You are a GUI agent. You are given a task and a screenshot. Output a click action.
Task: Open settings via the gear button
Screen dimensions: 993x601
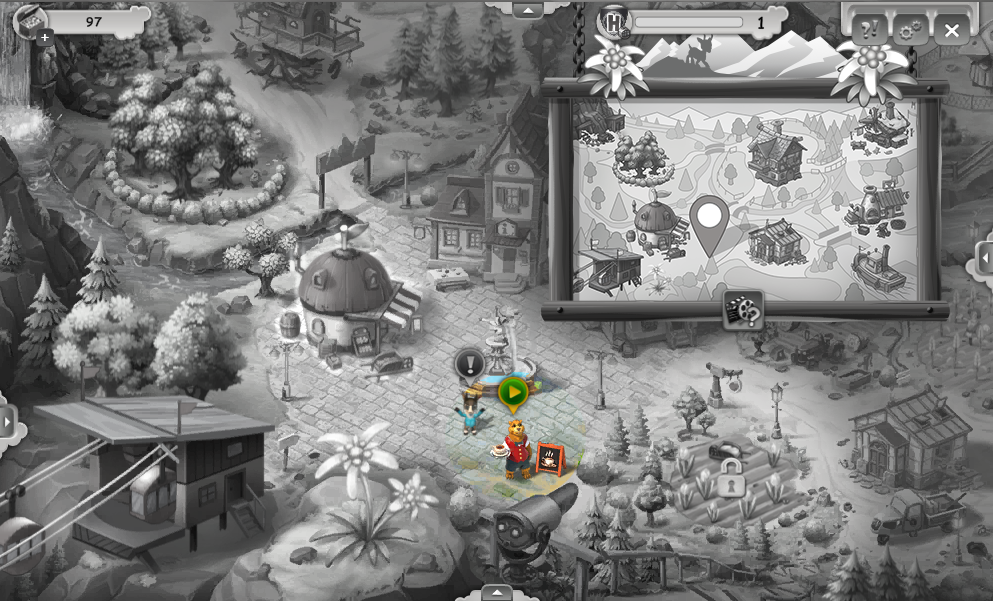point(910,30)
